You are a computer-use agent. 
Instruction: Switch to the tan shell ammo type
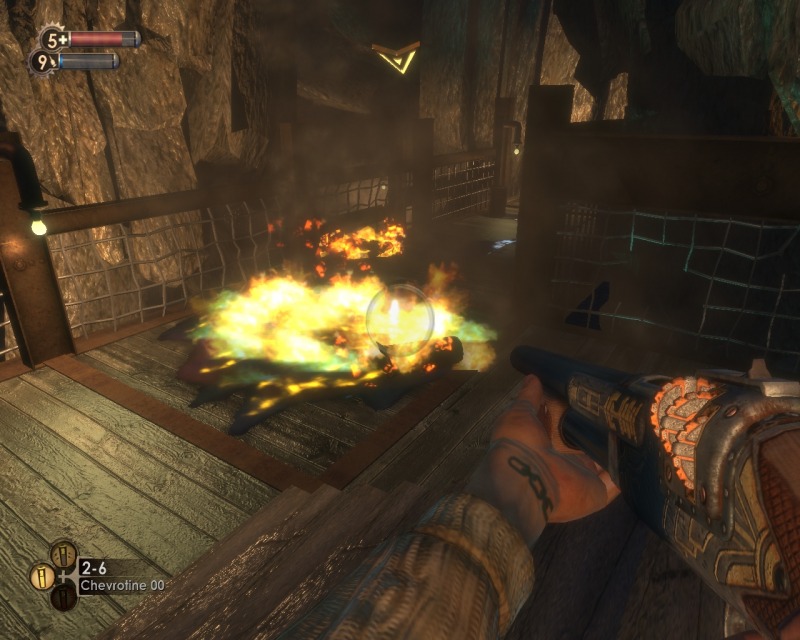63,553
